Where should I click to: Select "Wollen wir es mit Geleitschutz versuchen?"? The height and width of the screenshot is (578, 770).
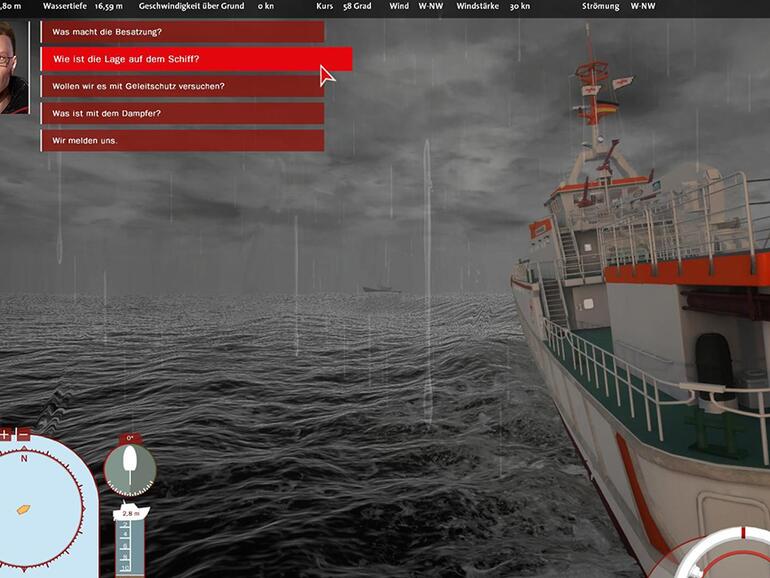pyautogui.click(x=182, y=86)
